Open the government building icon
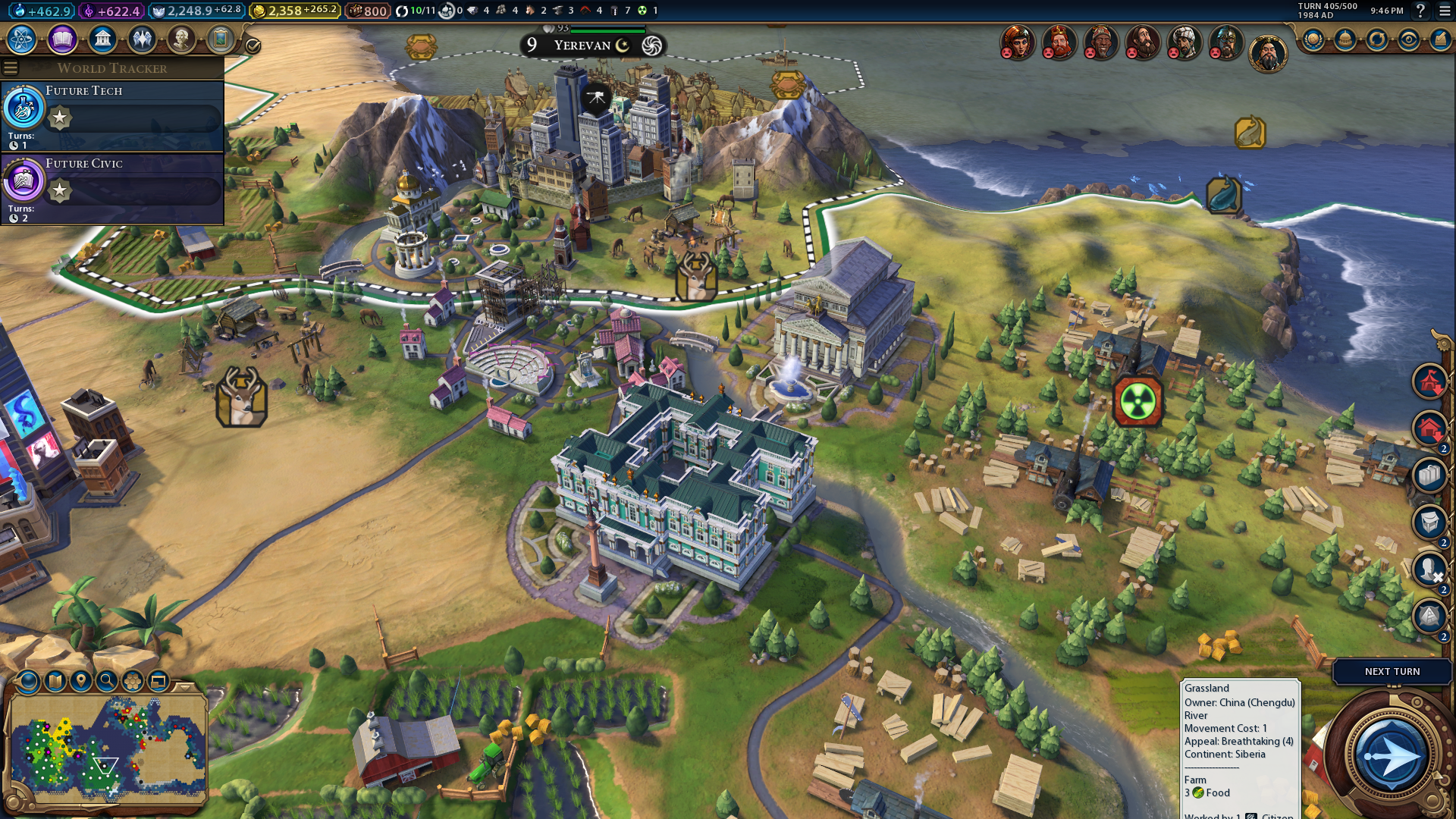The width and height of the screenshot is (1456, 819). pyautogui.click(x=102, y=39)
